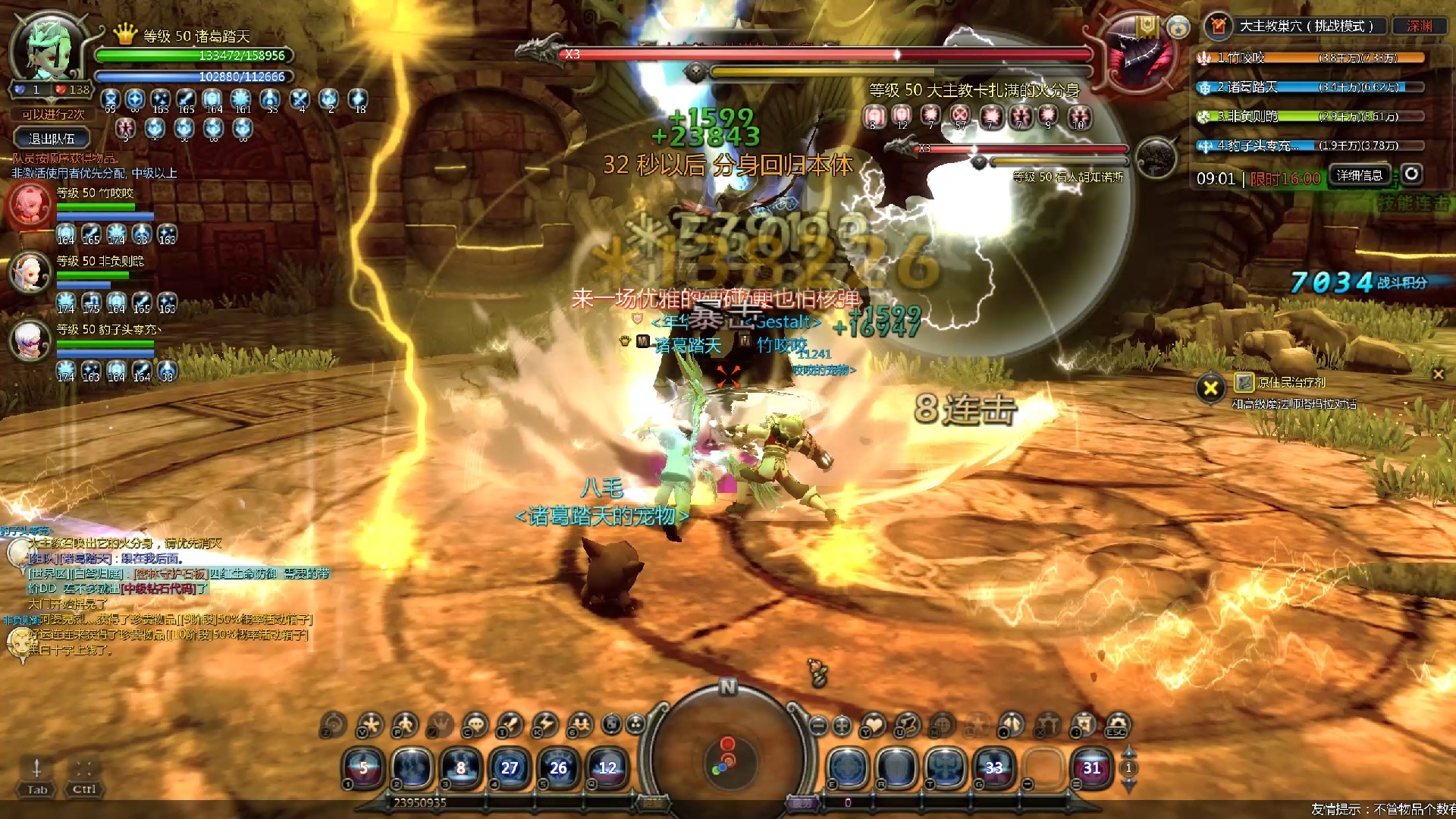Activate the skill slot with cooldown 33
Screen dimensions: 1456x819
[x=993, y=768]
